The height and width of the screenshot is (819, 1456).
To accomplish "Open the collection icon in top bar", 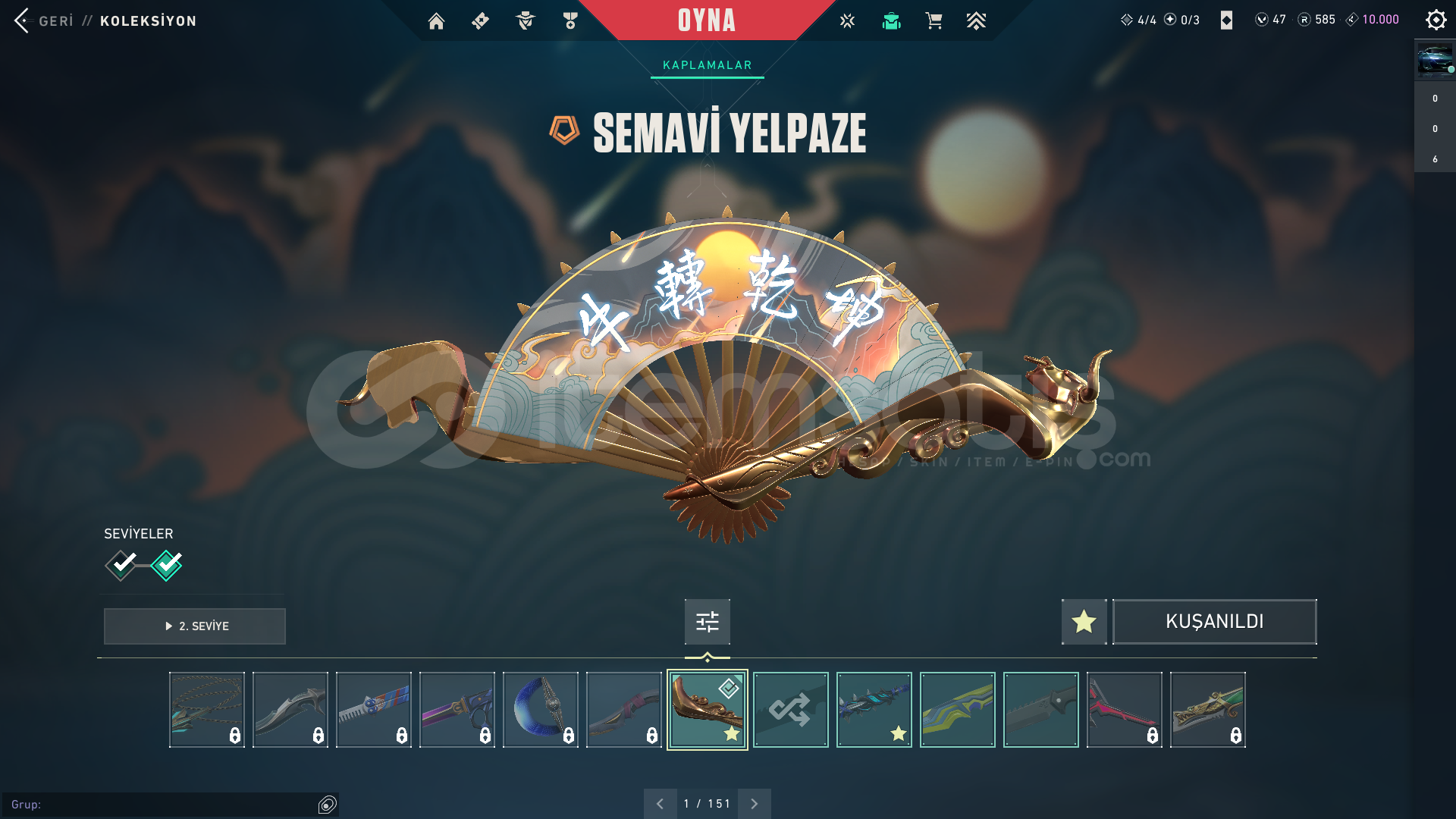I will [x=891, y=21].
